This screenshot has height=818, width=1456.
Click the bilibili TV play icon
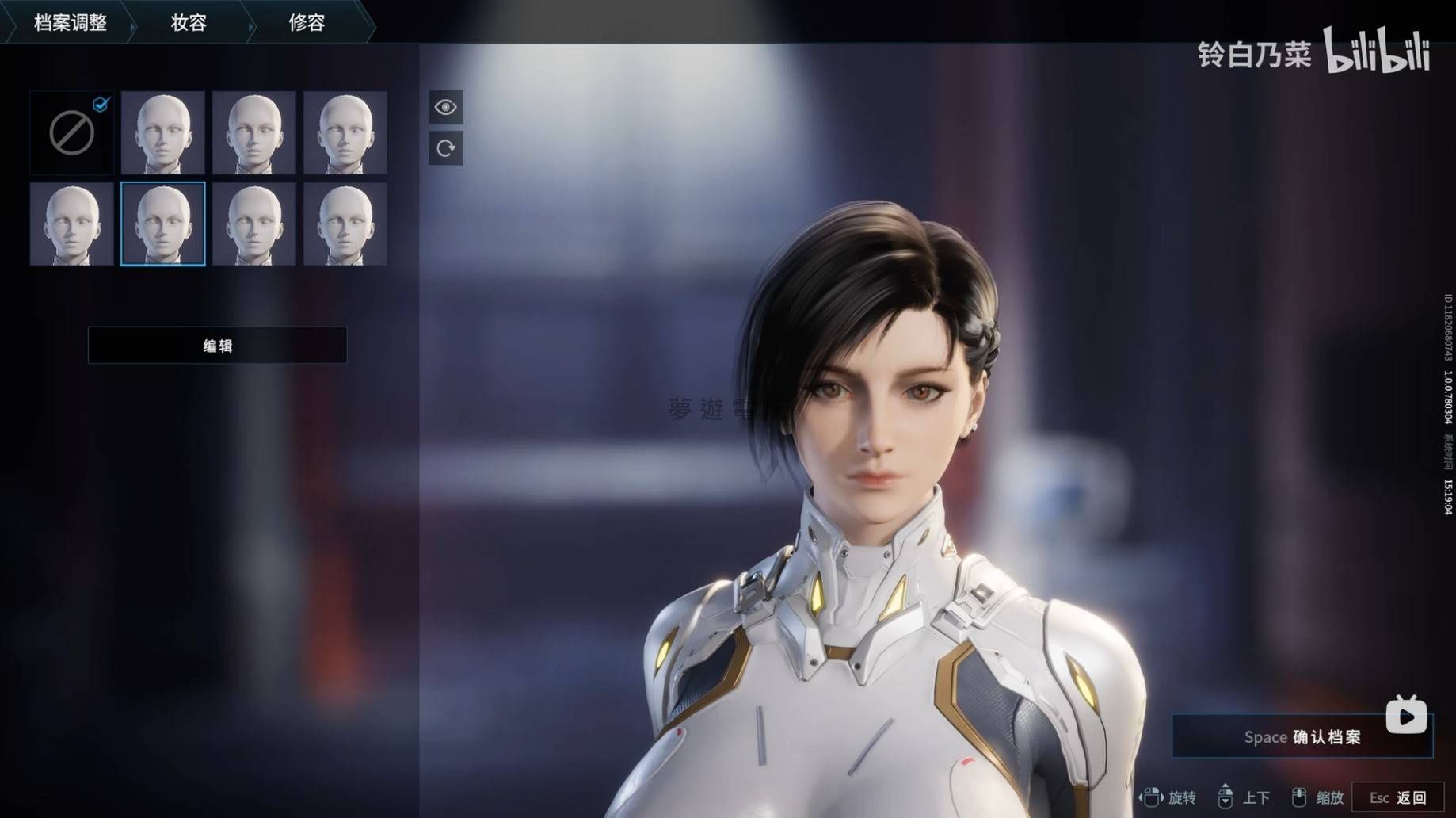[x=1406, y=717]
